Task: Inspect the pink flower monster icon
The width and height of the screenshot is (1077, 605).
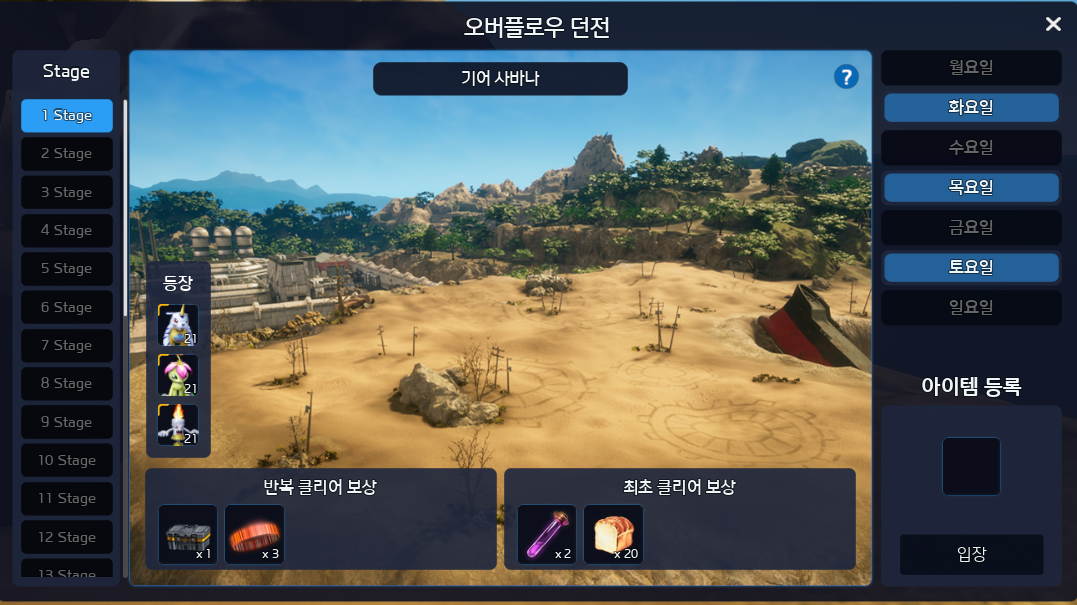Action: point(178,375)
